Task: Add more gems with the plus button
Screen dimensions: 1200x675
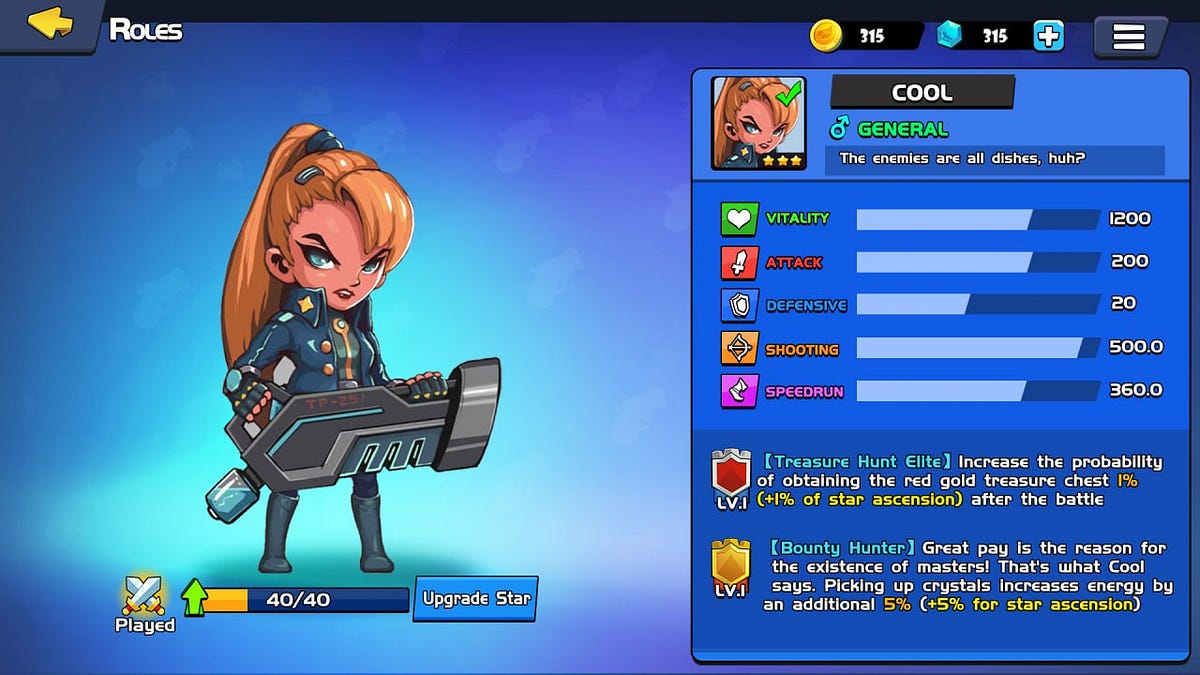Action: 1048,36
